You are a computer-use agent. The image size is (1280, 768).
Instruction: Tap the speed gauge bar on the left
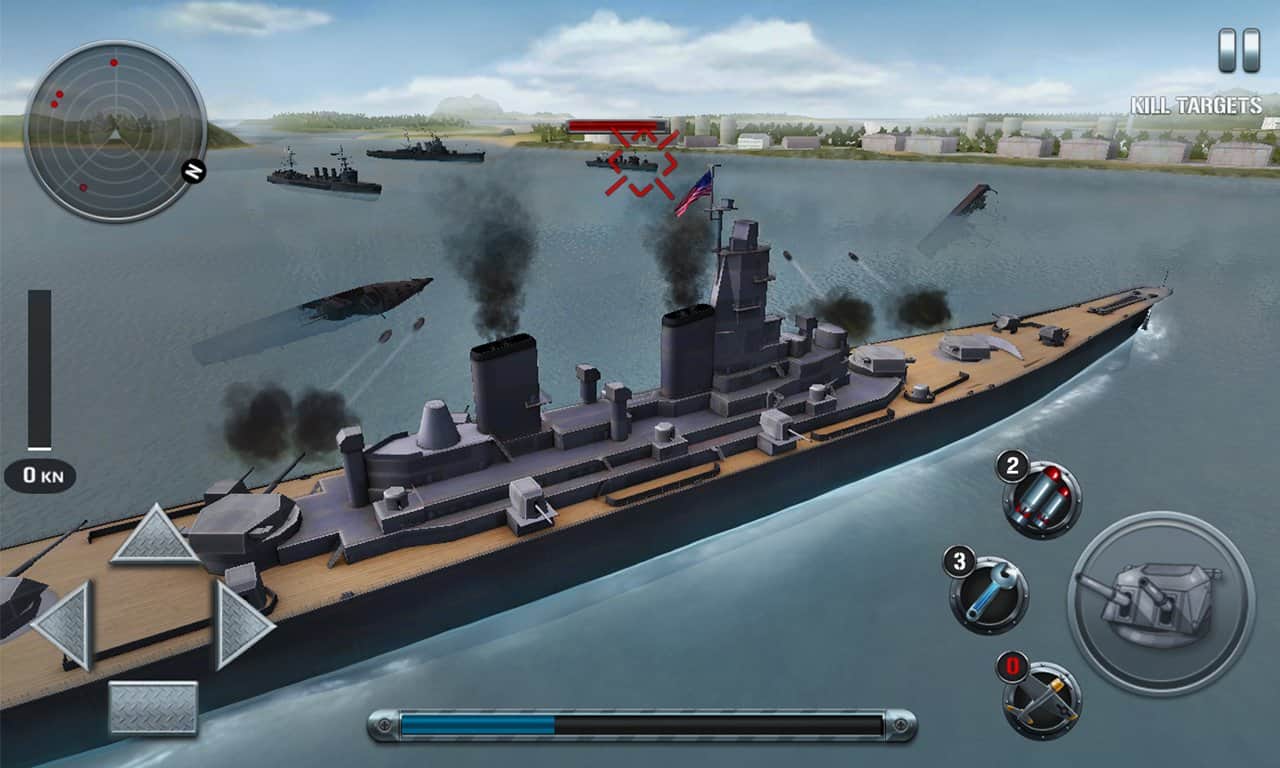pyautogui.click(x=40, y=370)
